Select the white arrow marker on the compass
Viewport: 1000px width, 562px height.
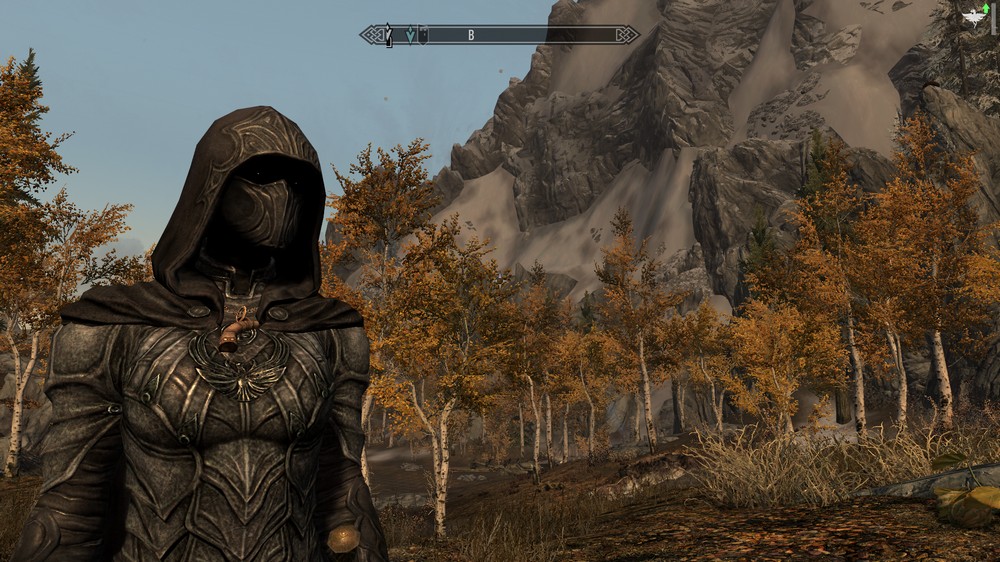tap(390, 37)
